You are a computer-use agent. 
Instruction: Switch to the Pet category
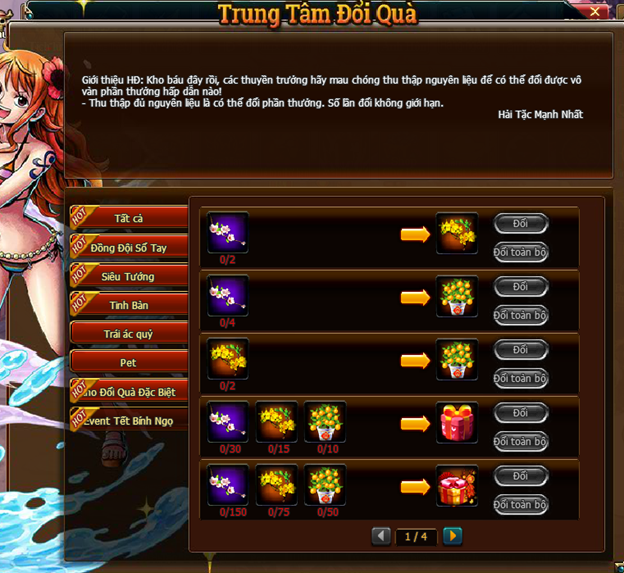(x=129, y=363)
